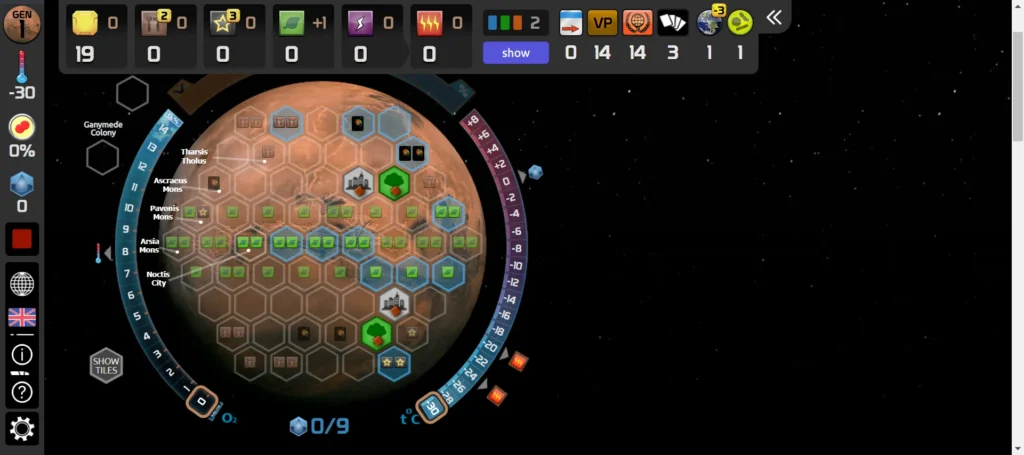1024x455 pixels.
Task: Open the settings gear menu
Action: 22,429
